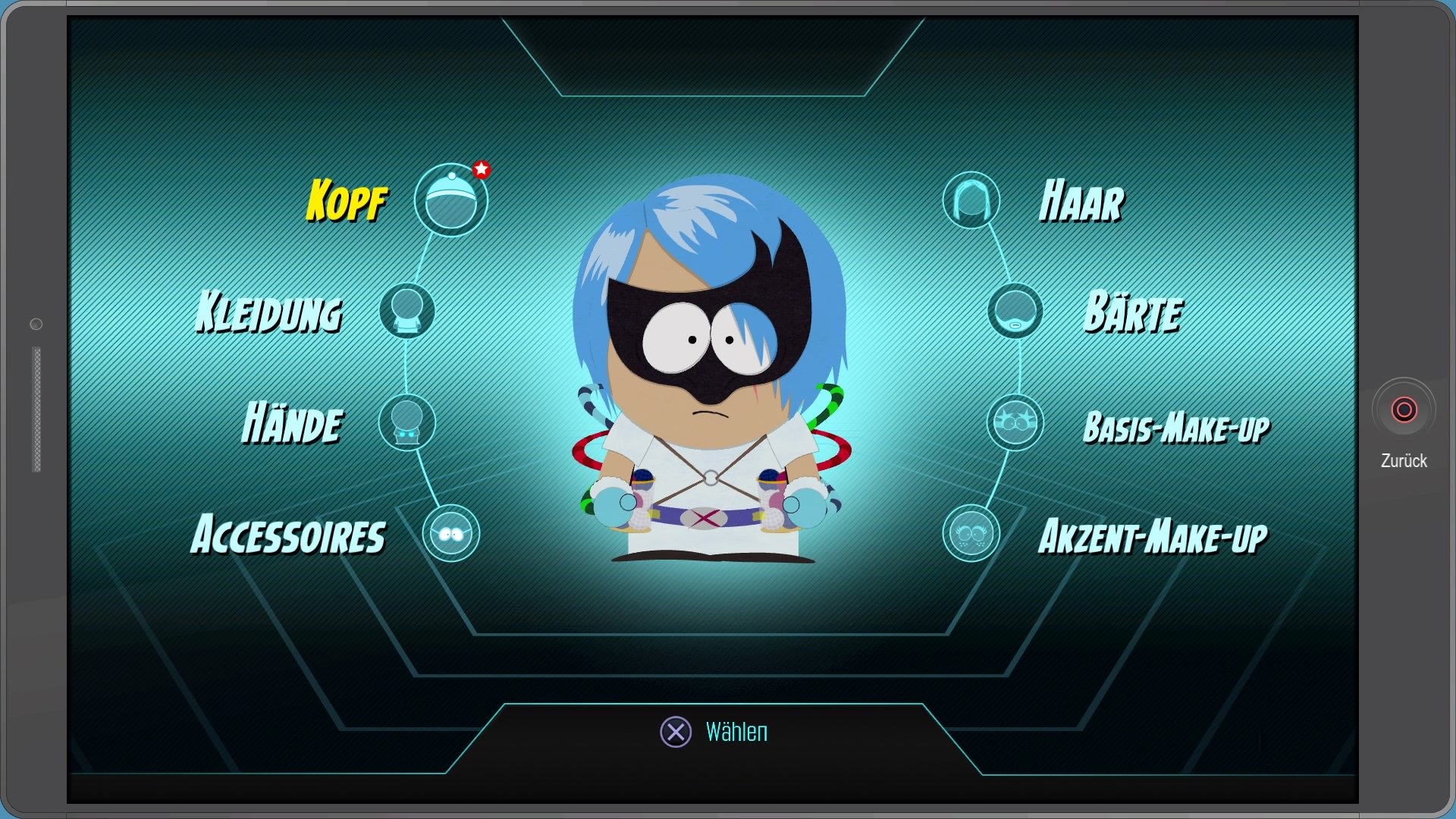Choose the Basis-Make-up entry
Screen dimensions: 1456x819
pos(1176,427)
